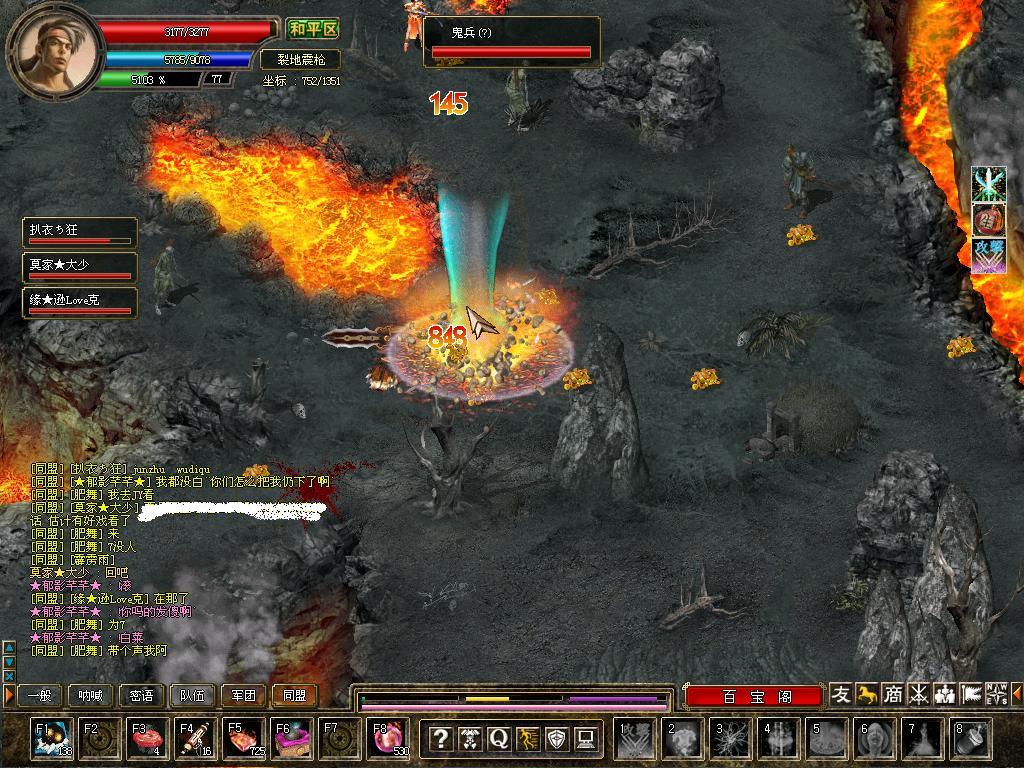Select the 呐喊 shout channel
This screenshot has width=1024, height=768.
90,695
